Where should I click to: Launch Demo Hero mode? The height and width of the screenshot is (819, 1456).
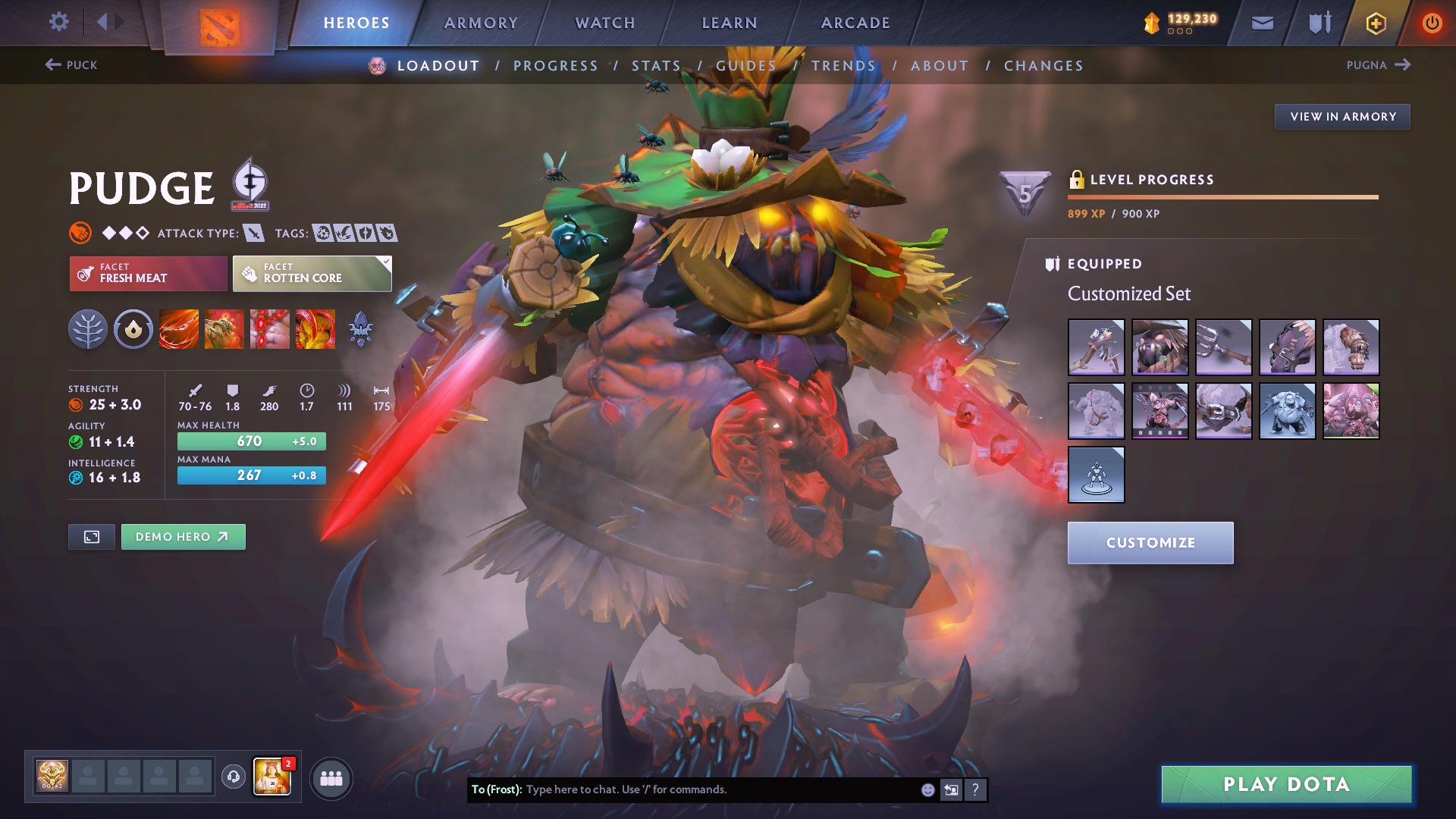183,537
